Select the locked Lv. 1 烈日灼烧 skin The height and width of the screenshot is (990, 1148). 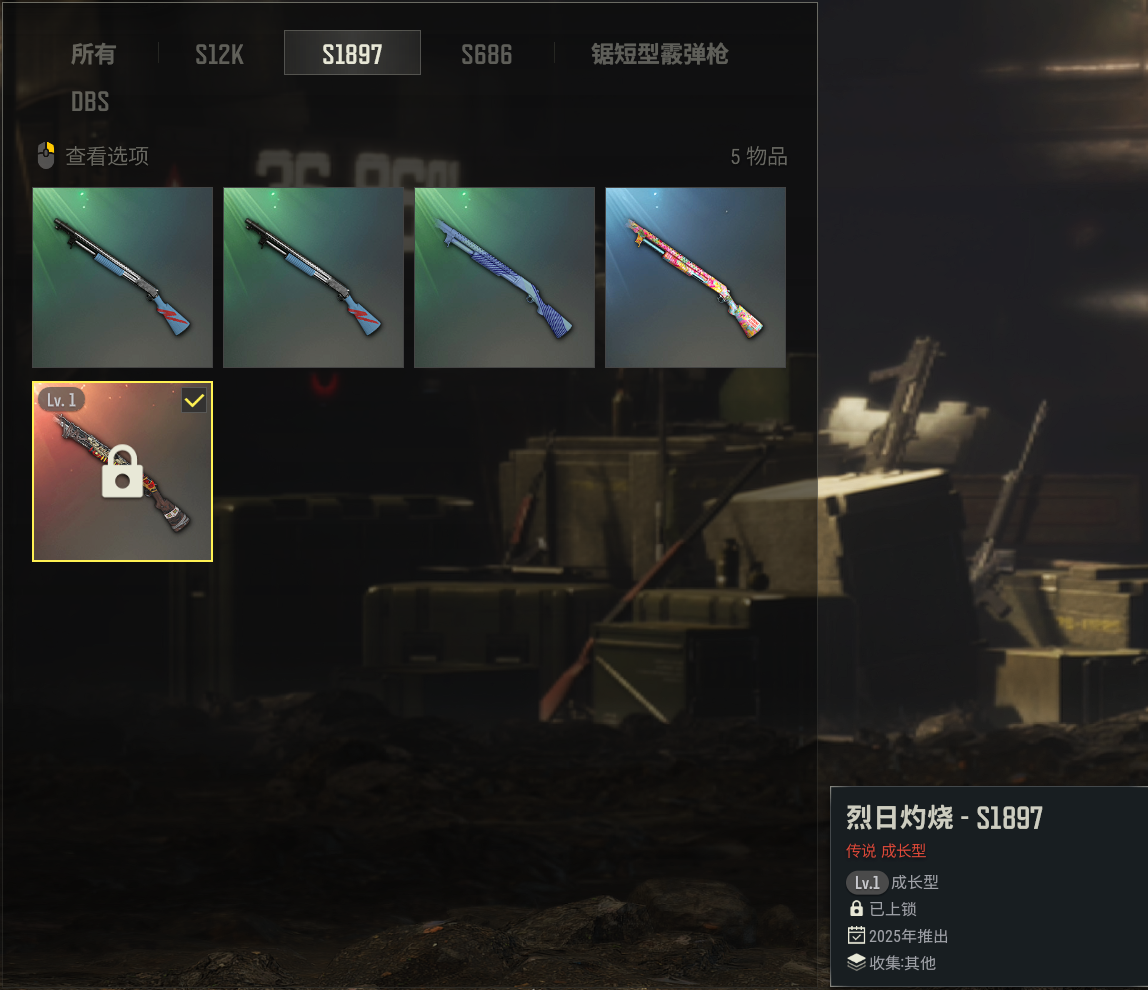(x=122, y=471)
